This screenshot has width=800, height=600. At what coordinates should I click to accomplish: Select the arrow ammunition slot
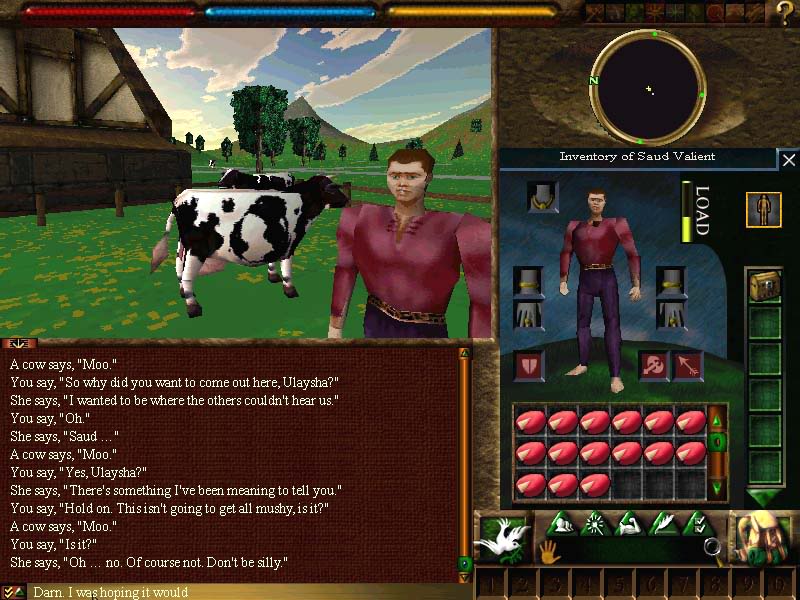point(687,366)
